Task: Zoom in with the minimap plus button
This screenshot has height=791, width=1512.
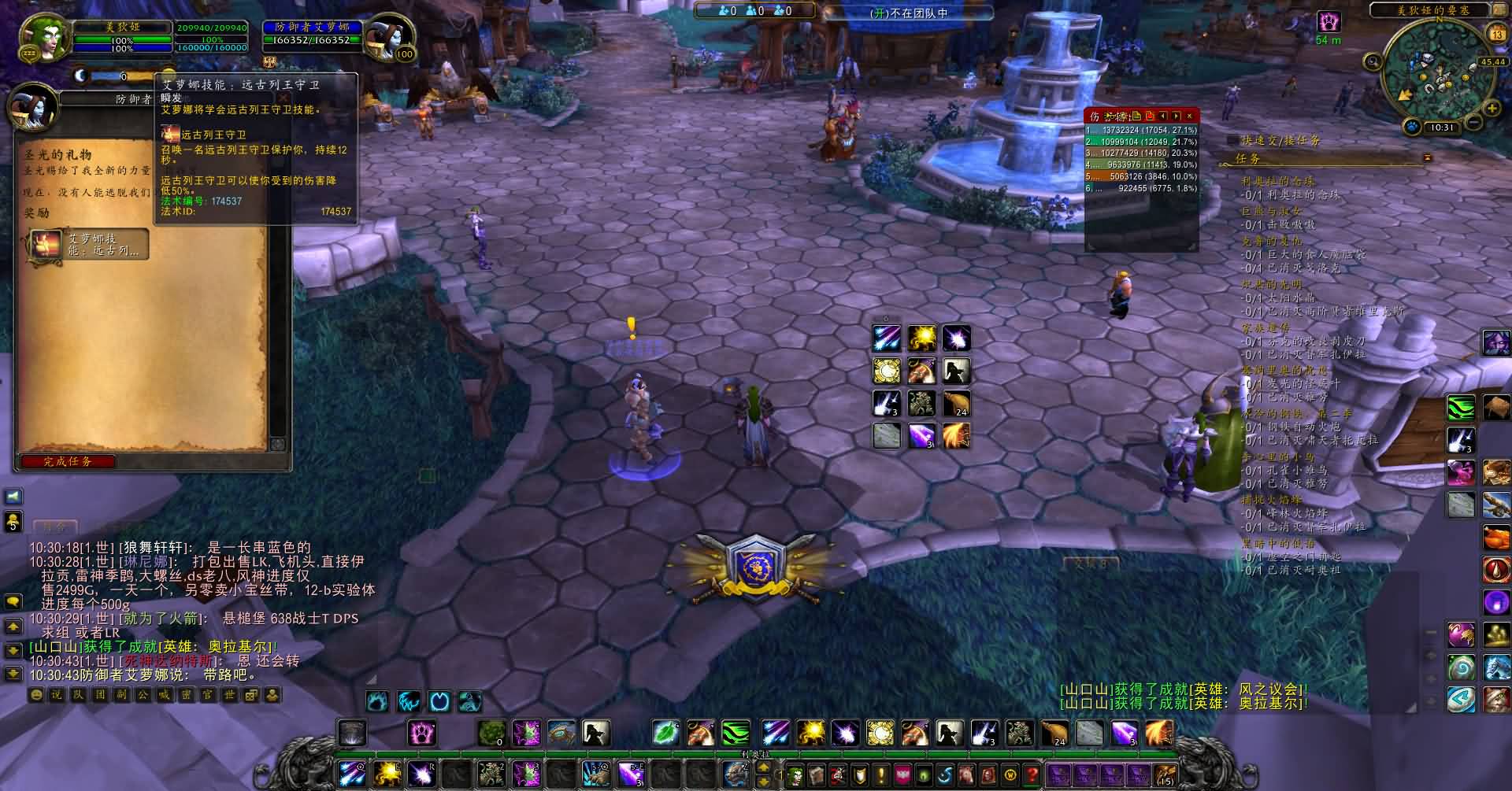Action: [x=1491, y=107]
